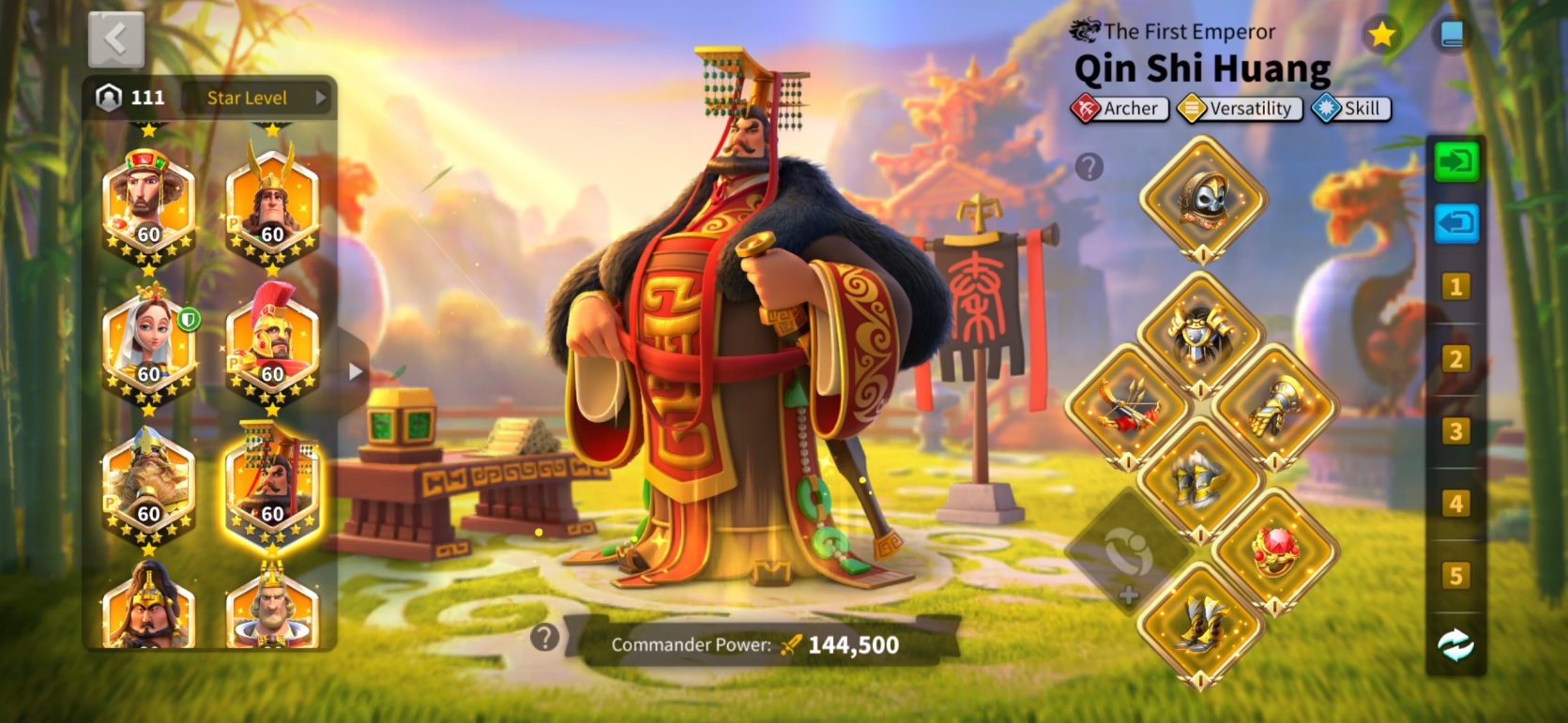1568x723 pixels.
Task: Open the helmet equipment slot
Action: (1202, 199)
